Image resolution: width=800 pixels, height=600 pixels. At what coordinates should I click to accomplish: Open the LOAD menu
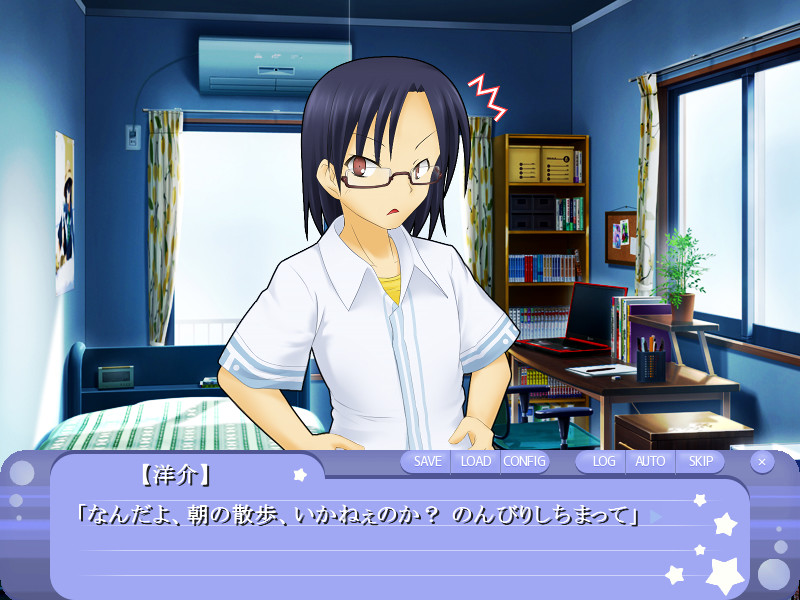[476, 461]
